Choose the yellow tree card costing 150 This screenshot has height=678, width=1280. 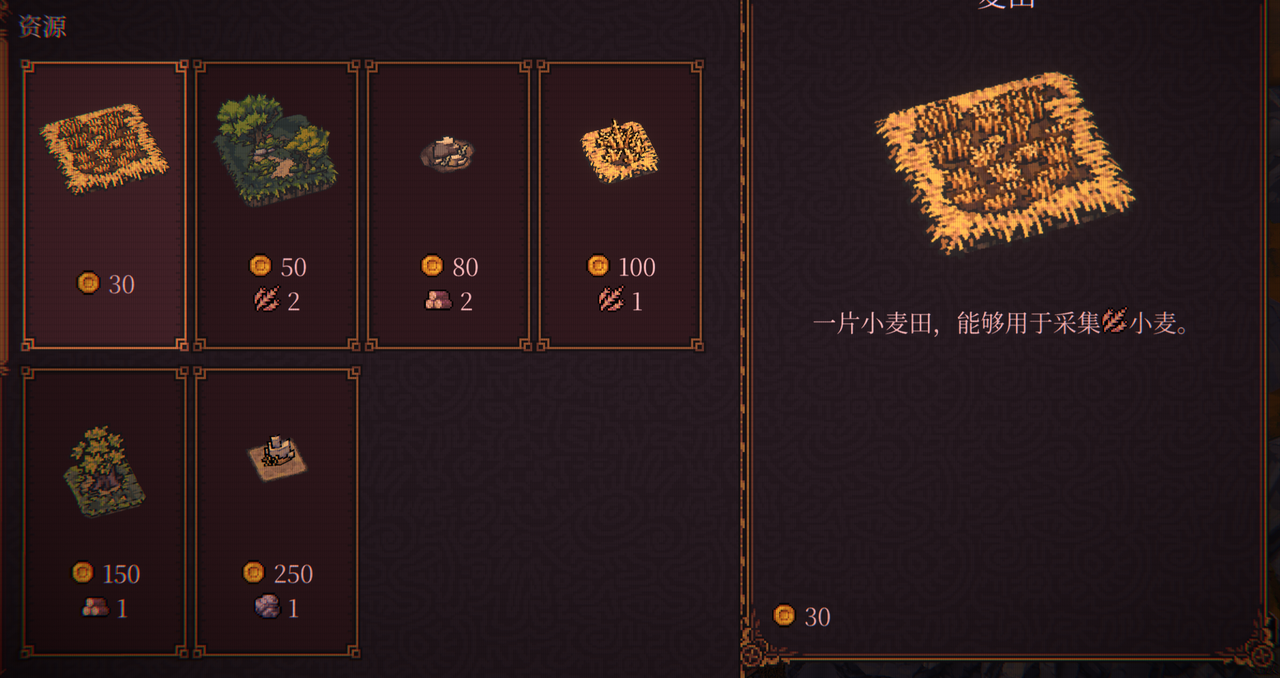104,511
